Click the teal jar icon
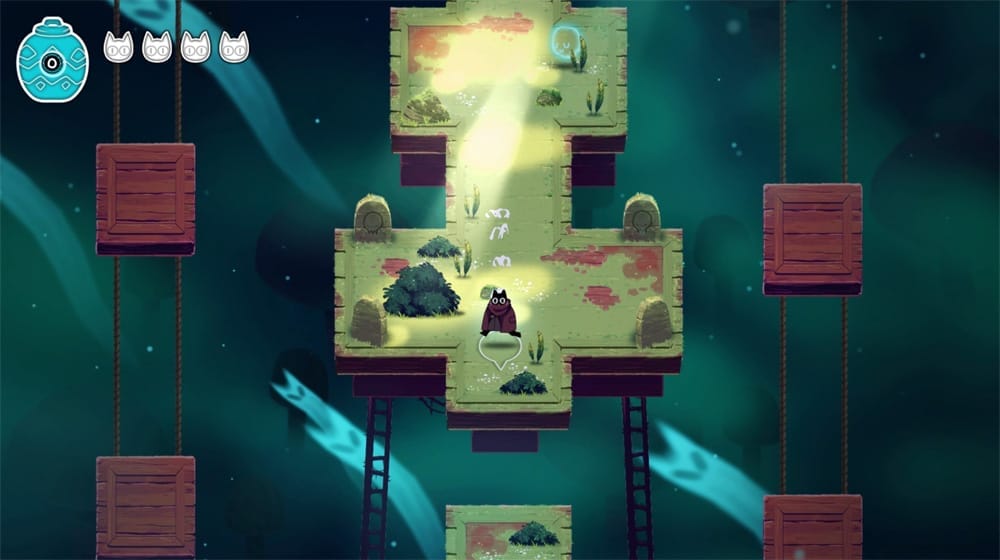This screenshot has width=1000, height=560. 52,60
